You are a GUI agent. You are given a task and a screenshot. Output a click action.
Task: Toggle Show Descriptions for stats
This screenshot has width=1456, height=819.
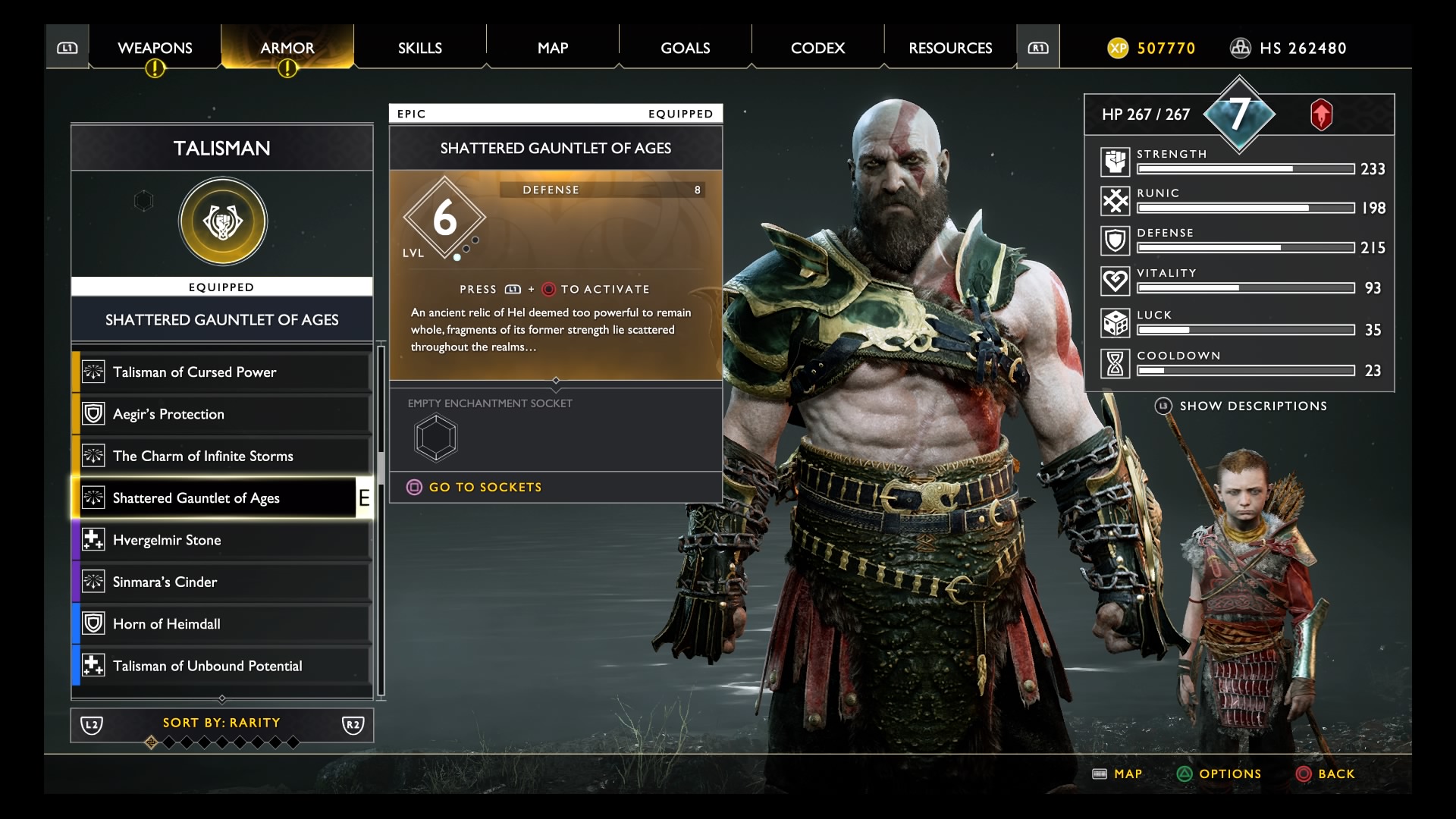pos(1252,406)
